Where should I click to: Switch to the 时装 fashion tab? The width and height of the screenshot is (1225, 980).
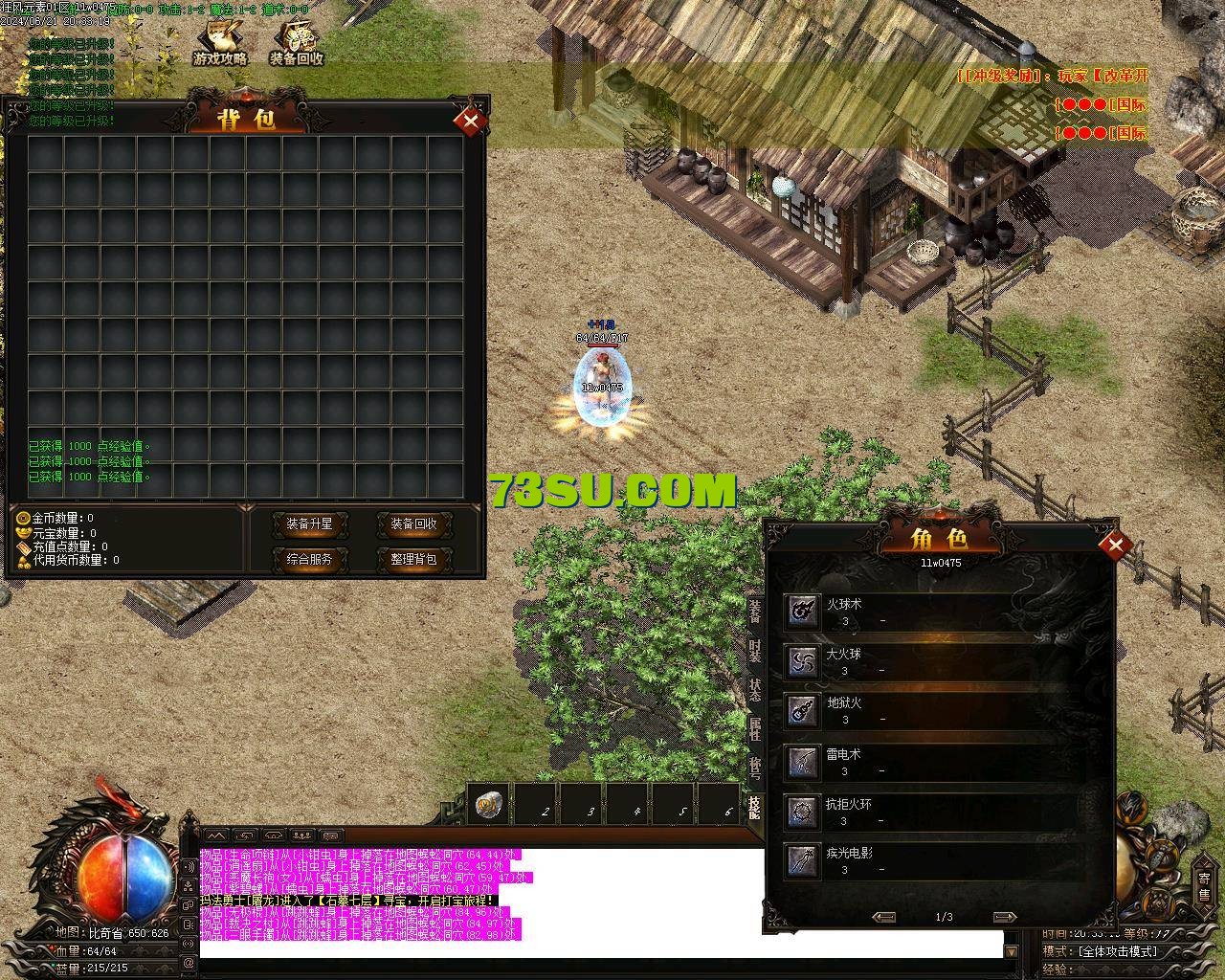755,651
